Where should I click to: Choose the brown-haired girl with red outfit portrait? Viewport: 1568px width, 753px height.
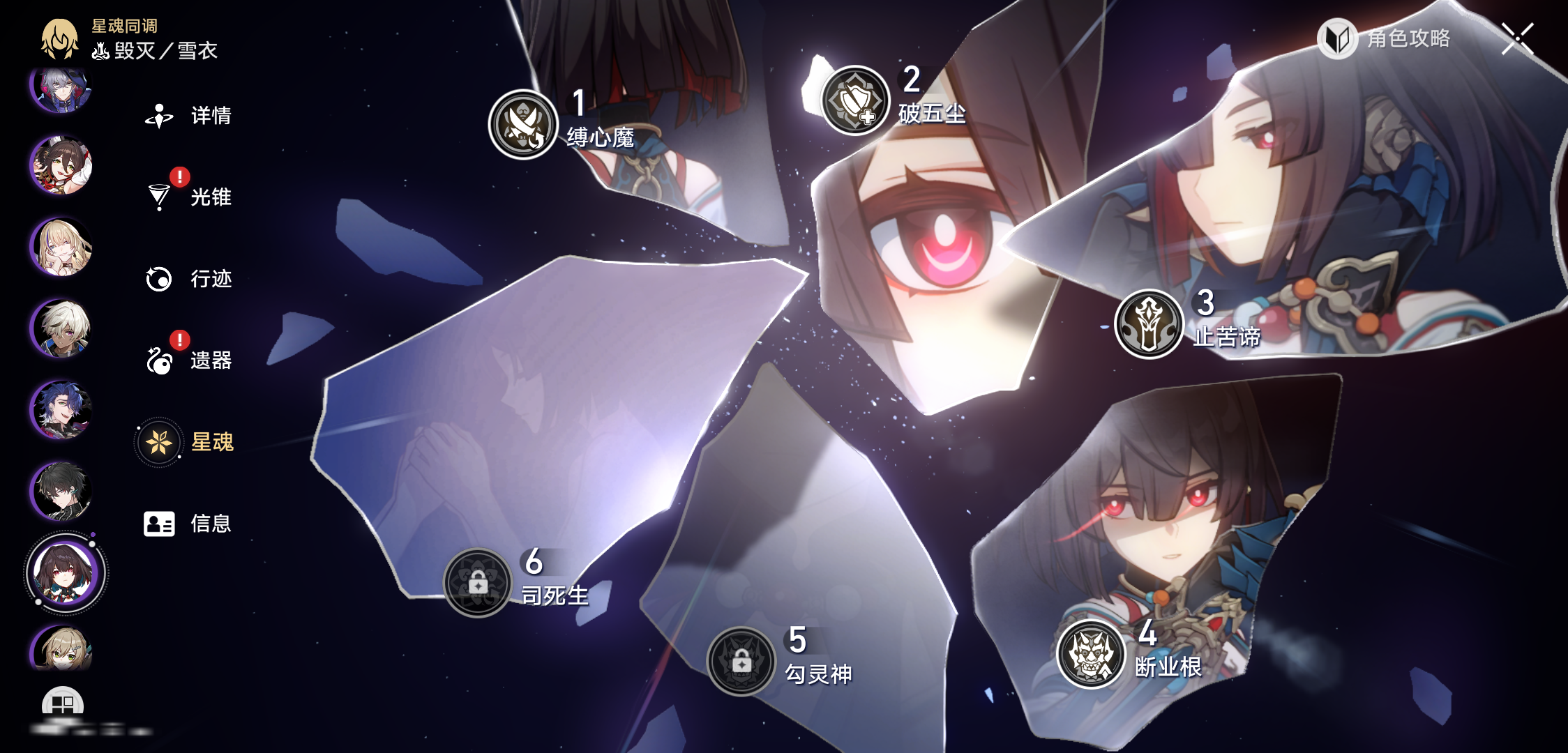61,166
